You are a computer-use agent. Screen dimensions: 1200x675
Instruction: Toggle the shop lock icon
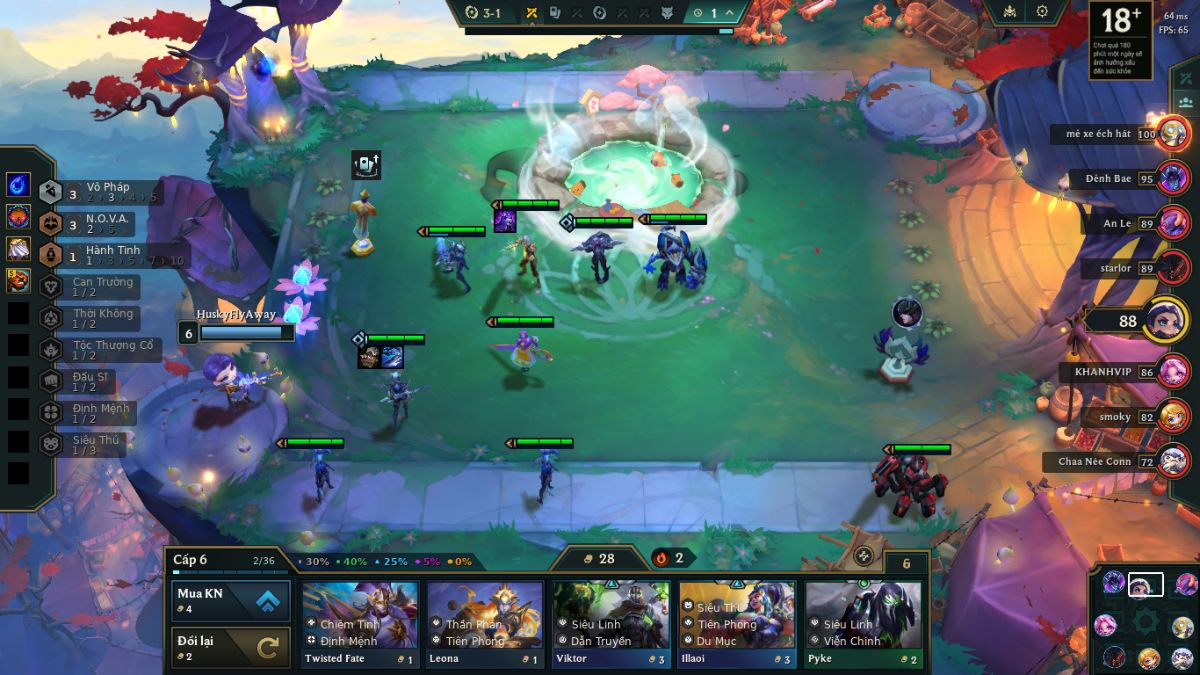pos(864,556)
